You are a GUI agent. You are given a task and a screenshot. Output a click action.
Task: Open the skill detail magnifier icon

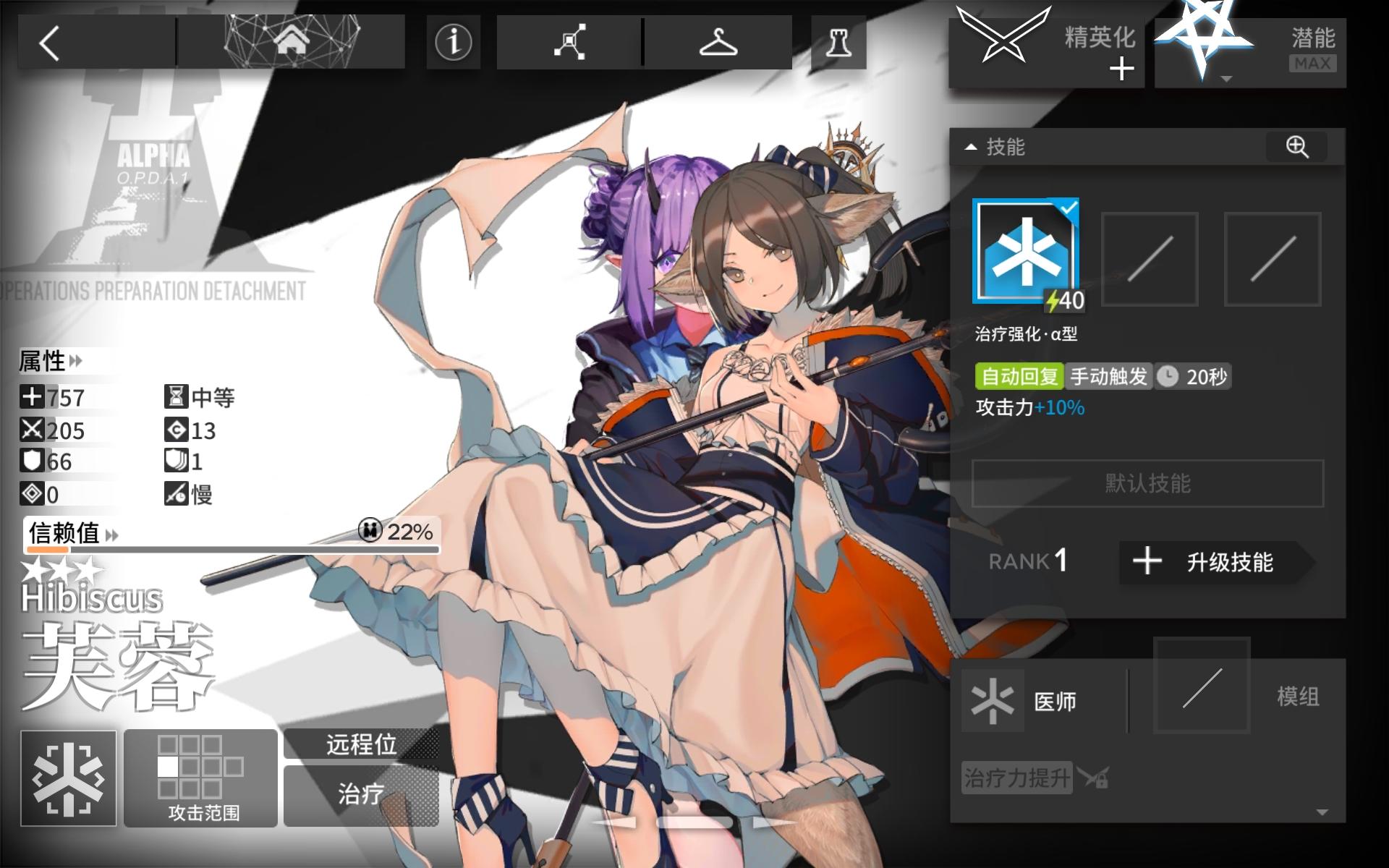coord(1298,148)
